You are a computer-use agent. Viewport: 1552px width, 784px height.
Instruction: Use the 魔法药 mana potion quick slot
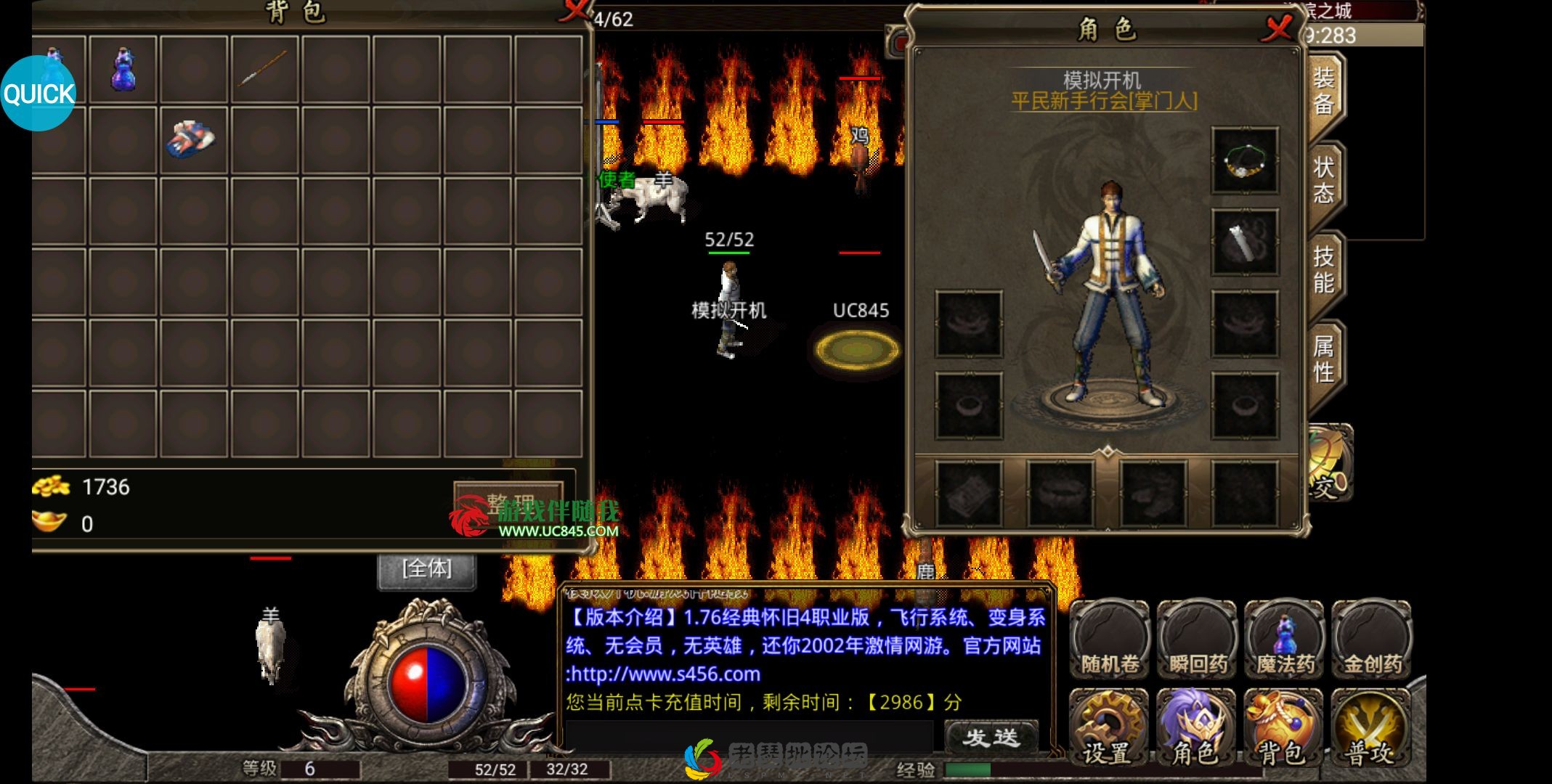pyautogui.click(x=1284, y=639)
